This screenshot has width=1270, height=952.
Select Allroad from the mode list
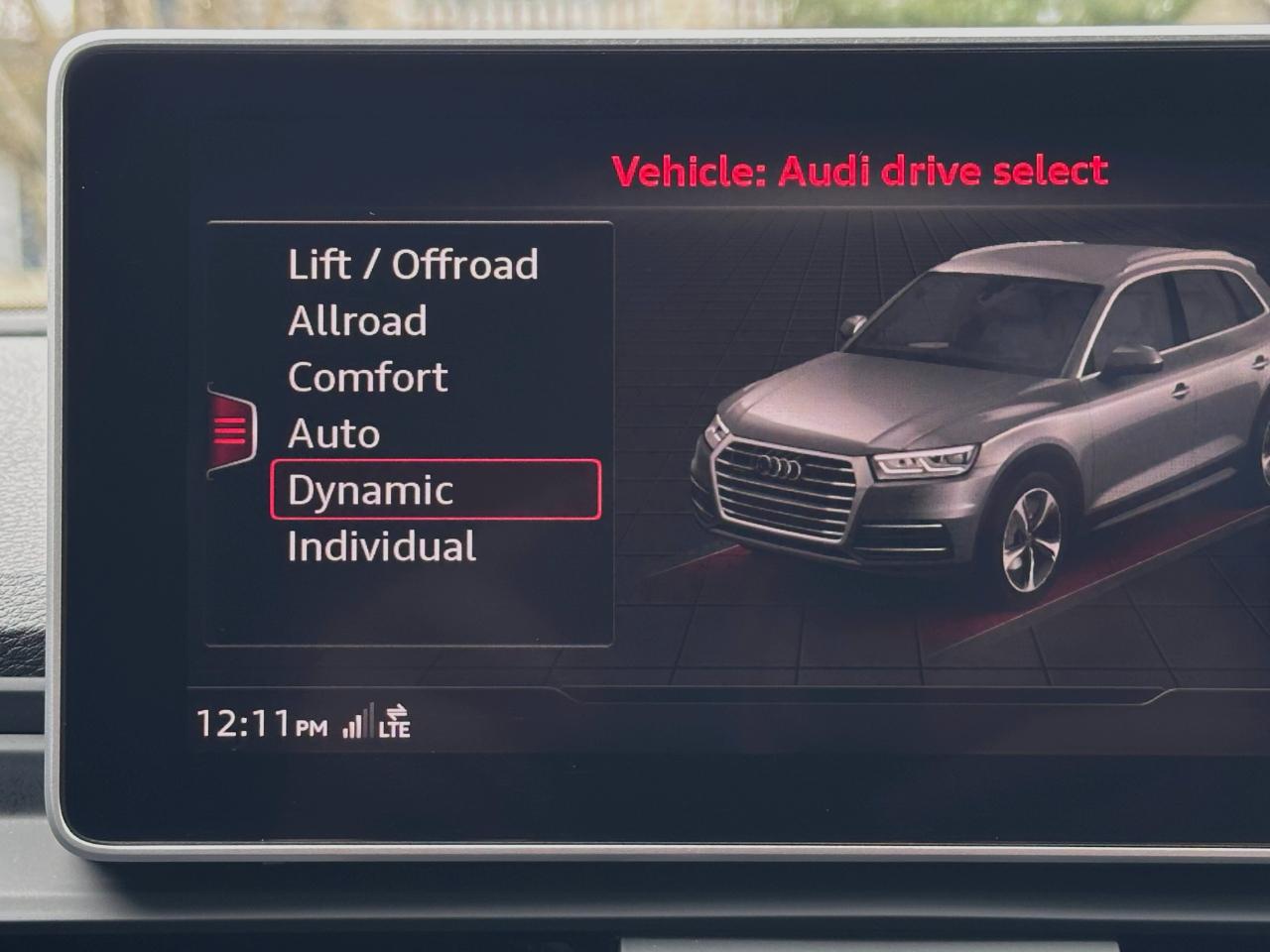[x=356, y=320]
